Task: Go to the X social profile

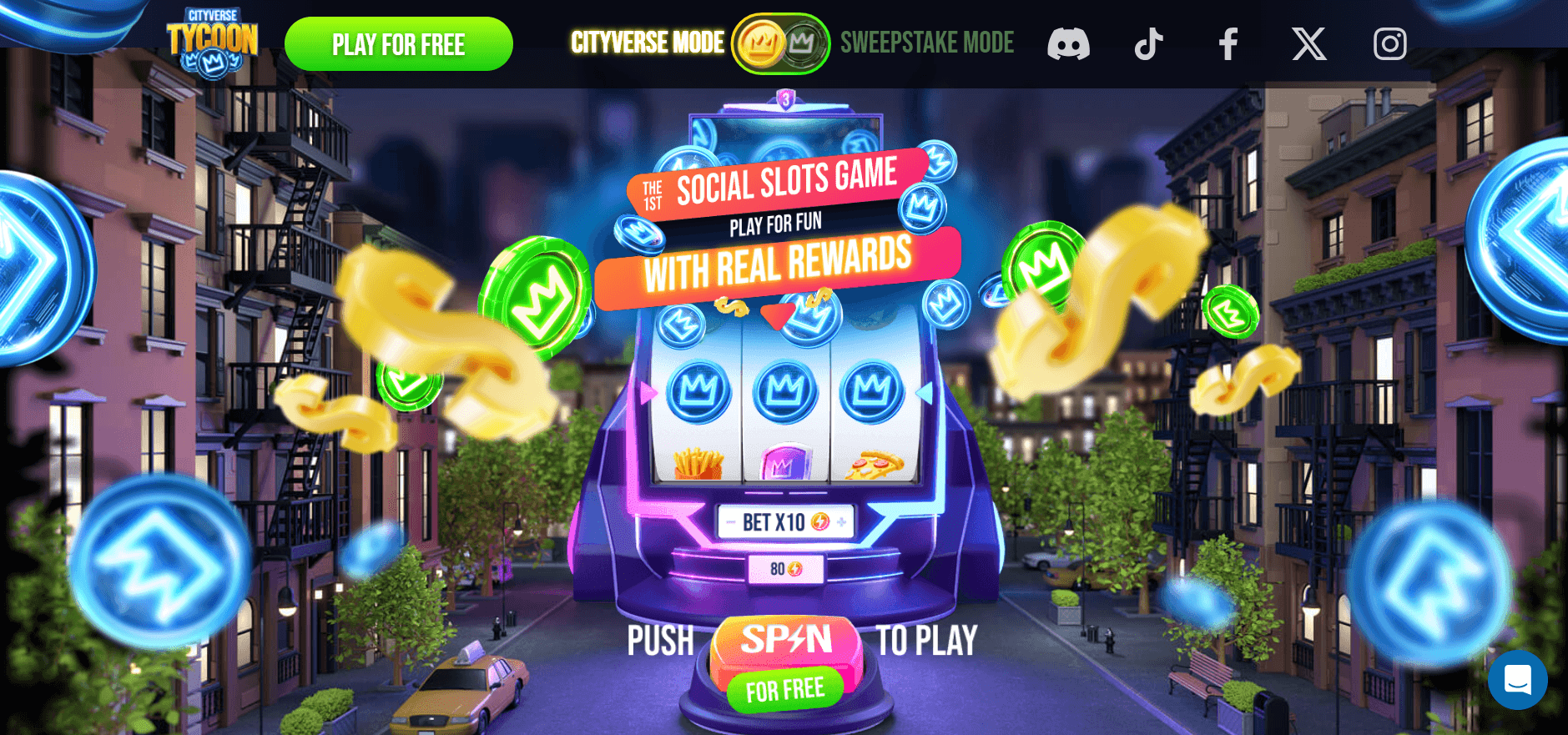Action: click(1308, 44)
